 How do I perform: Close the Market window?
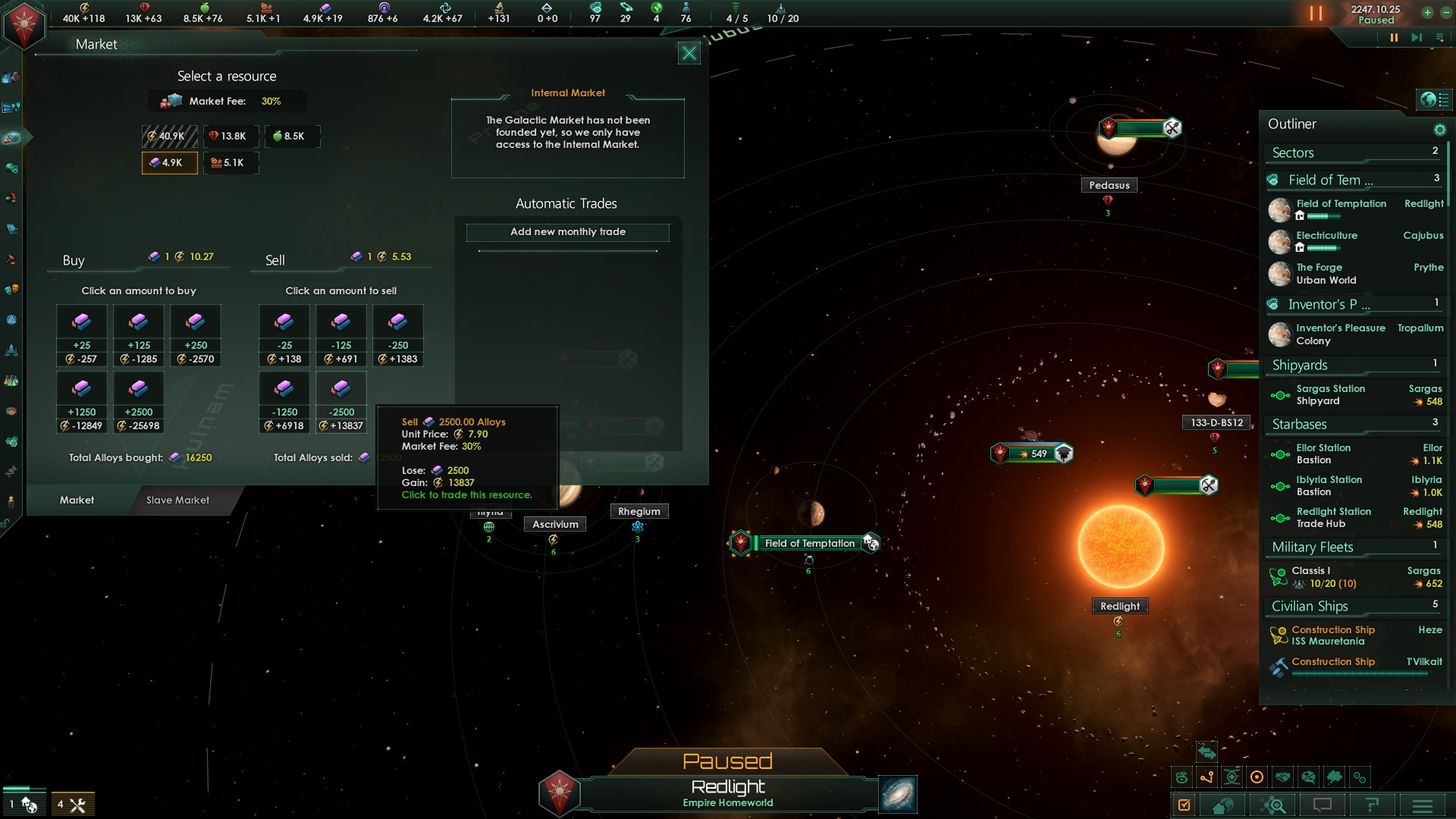pyautogui.click(x=689, y=53)
